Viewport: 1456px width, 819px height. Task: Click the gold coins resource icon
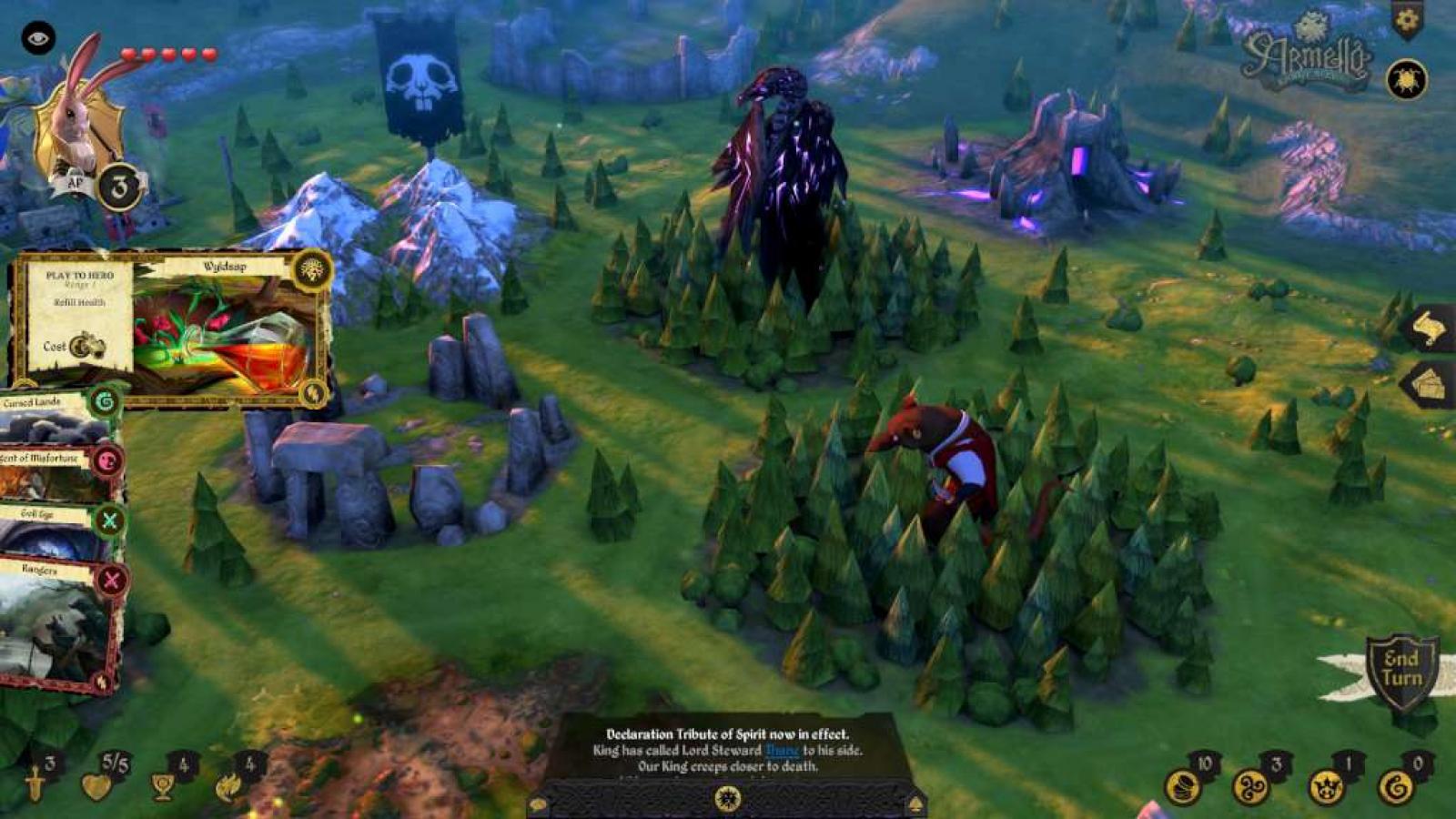1185,786
